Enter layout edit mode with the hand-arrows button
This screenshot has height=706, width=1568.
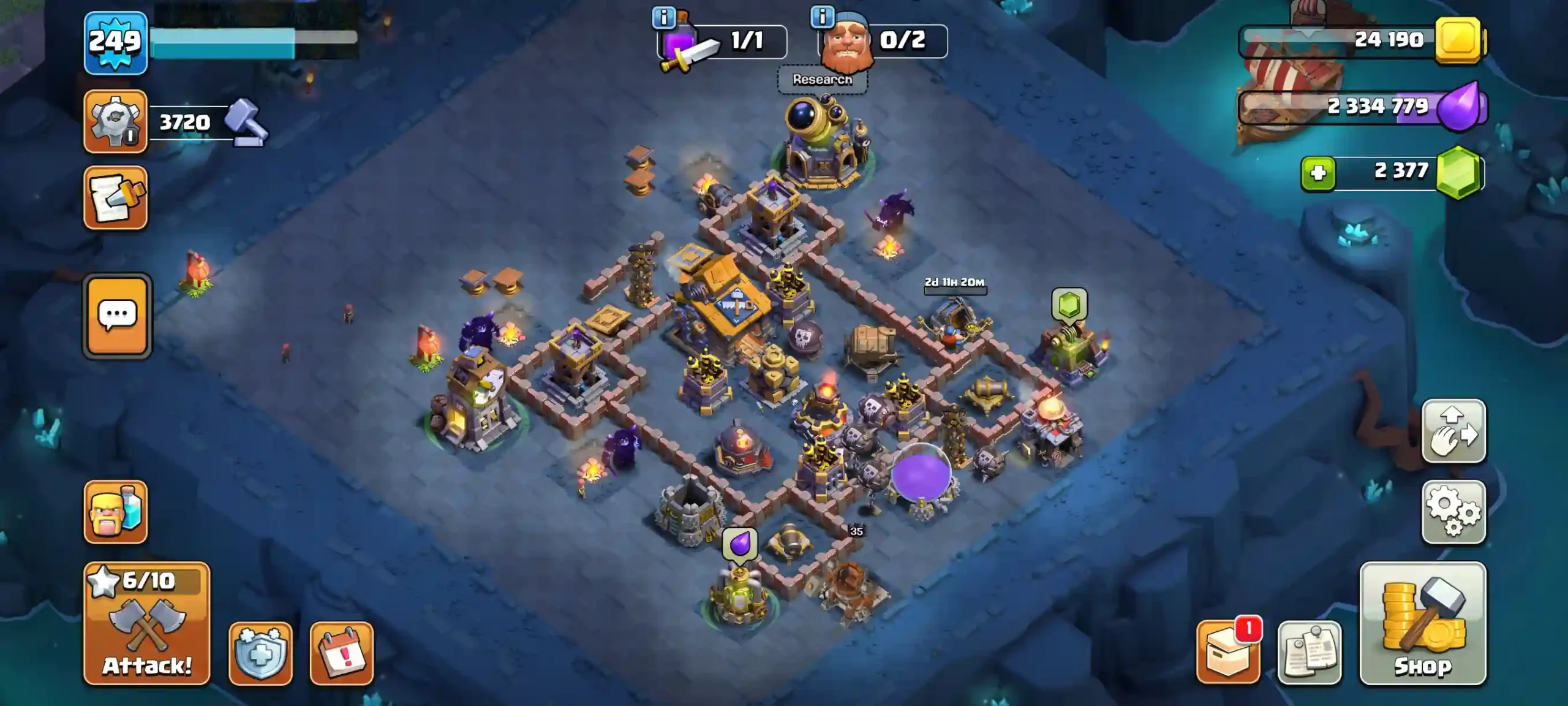(x=1453, y=431)
